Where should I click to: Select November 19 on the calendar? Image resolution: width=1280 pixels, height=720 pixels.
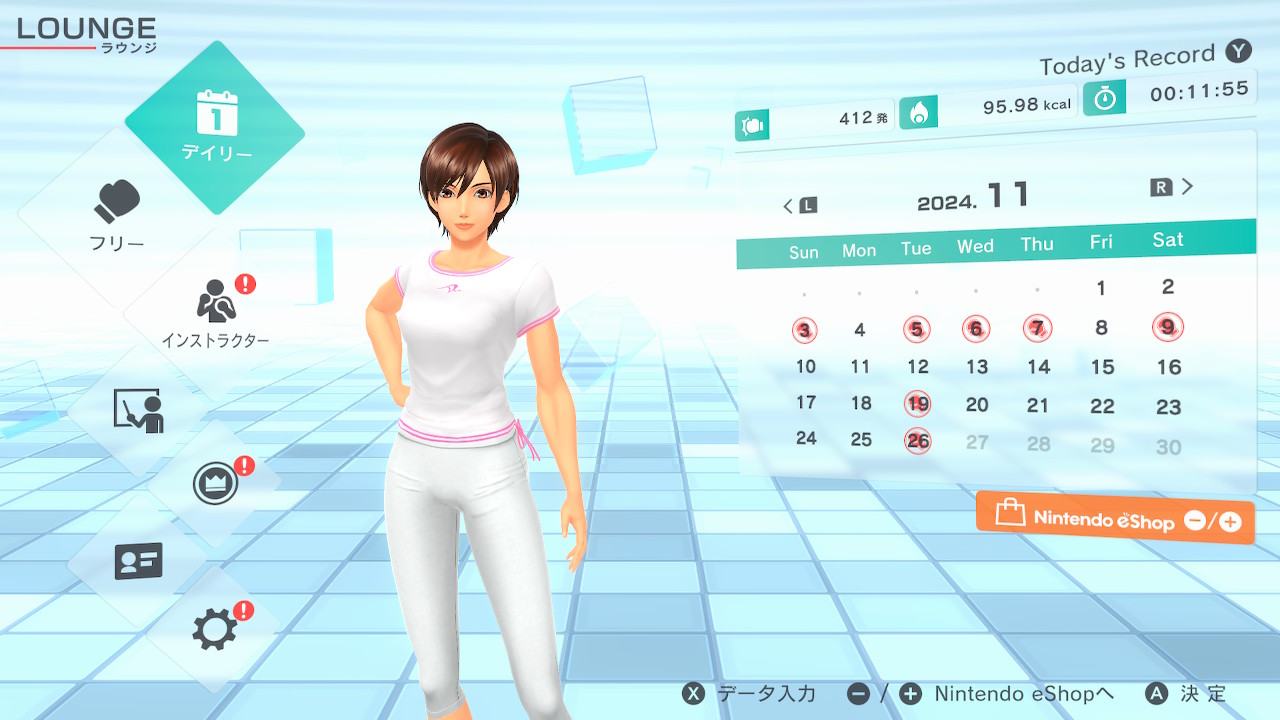(918, 404)
